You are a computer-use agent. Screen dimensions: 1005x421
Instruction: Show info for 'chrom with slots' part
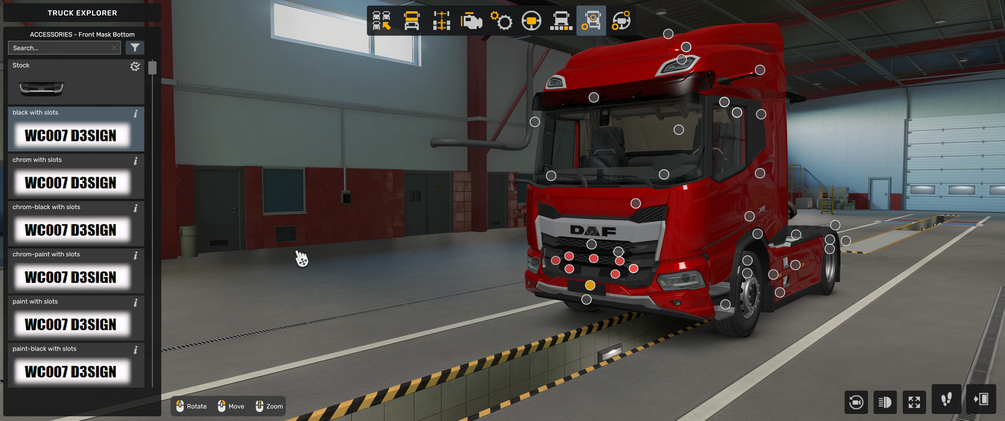click(x=136, y=160)
